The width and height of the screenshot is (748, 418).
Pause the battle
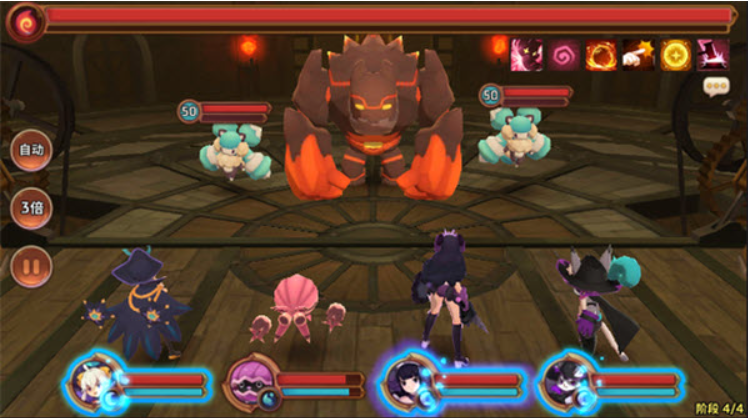[x=31, y=266]
